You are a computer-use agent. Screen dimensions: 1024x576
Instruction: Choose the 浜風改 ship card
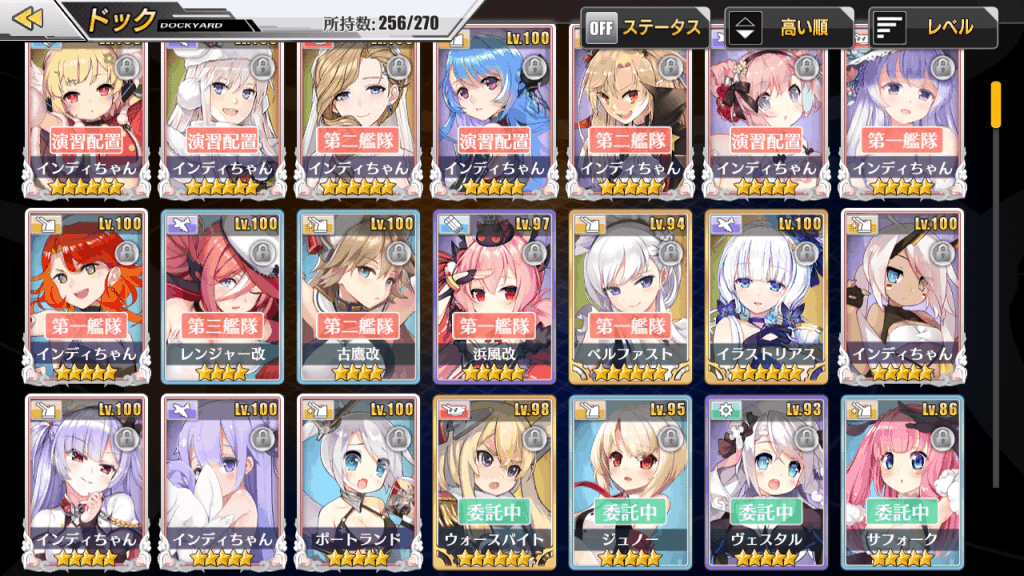(x=495, y=295)
